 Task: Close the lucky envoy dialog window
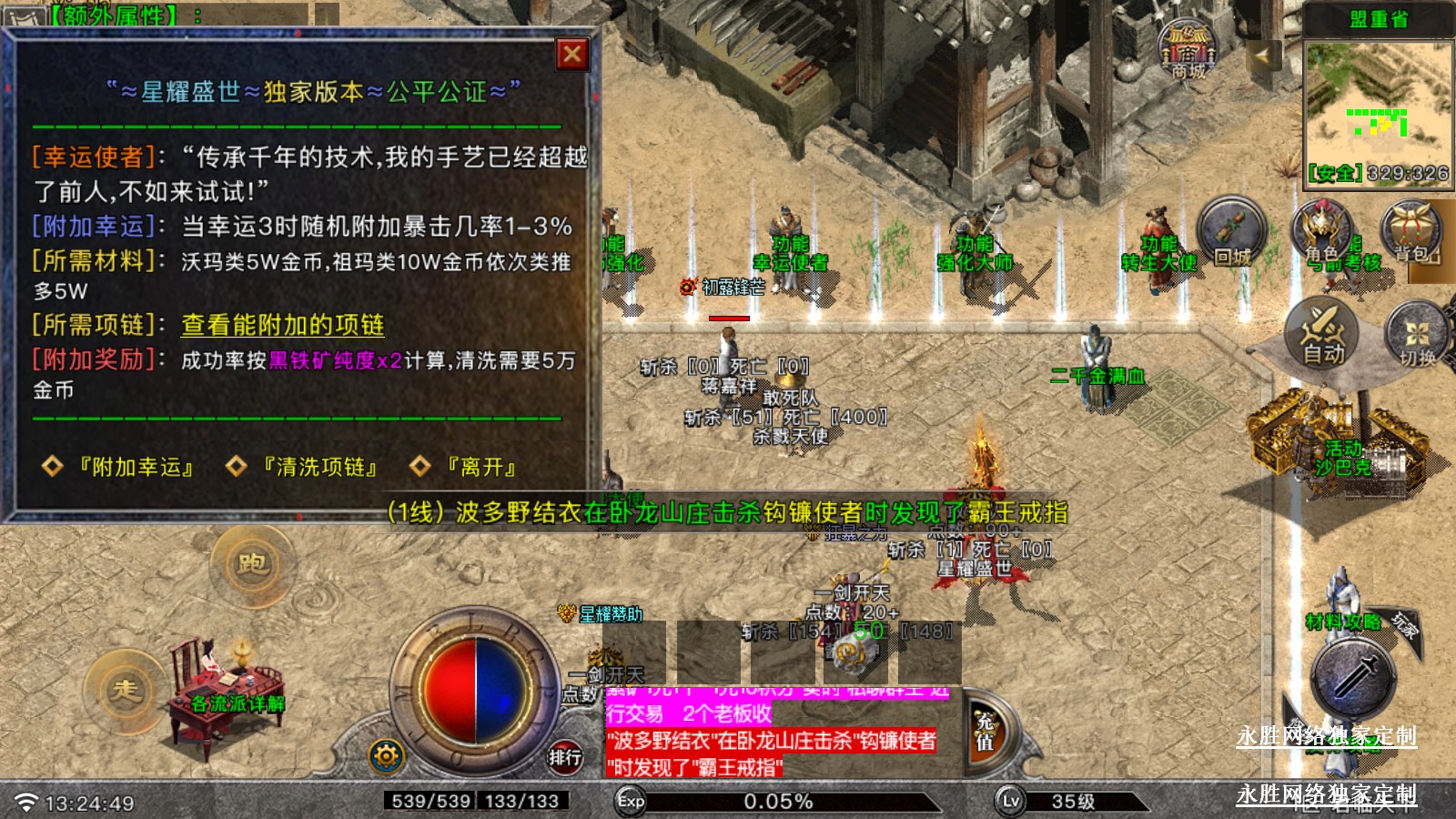point(572,55)
